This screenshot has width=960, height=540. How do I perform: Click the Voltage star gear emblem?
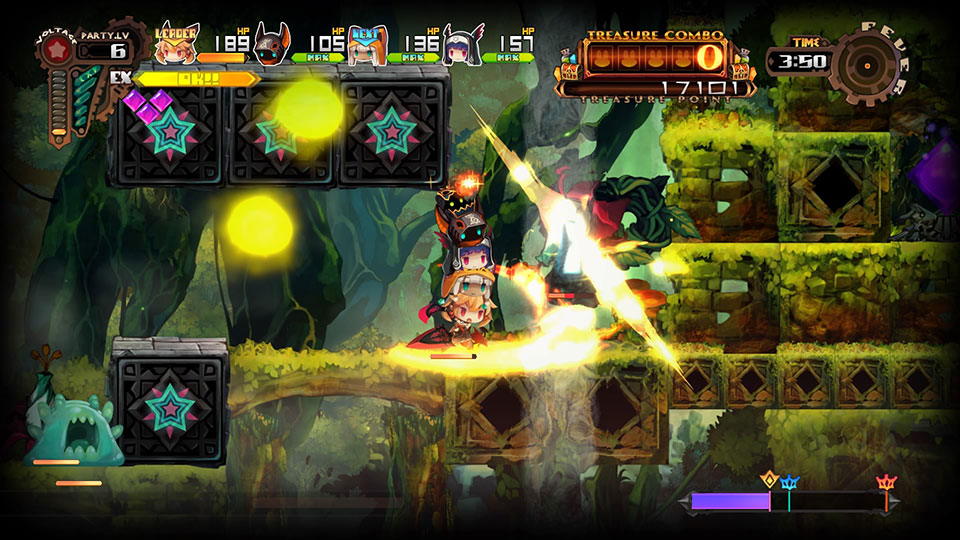click(60, 49)
